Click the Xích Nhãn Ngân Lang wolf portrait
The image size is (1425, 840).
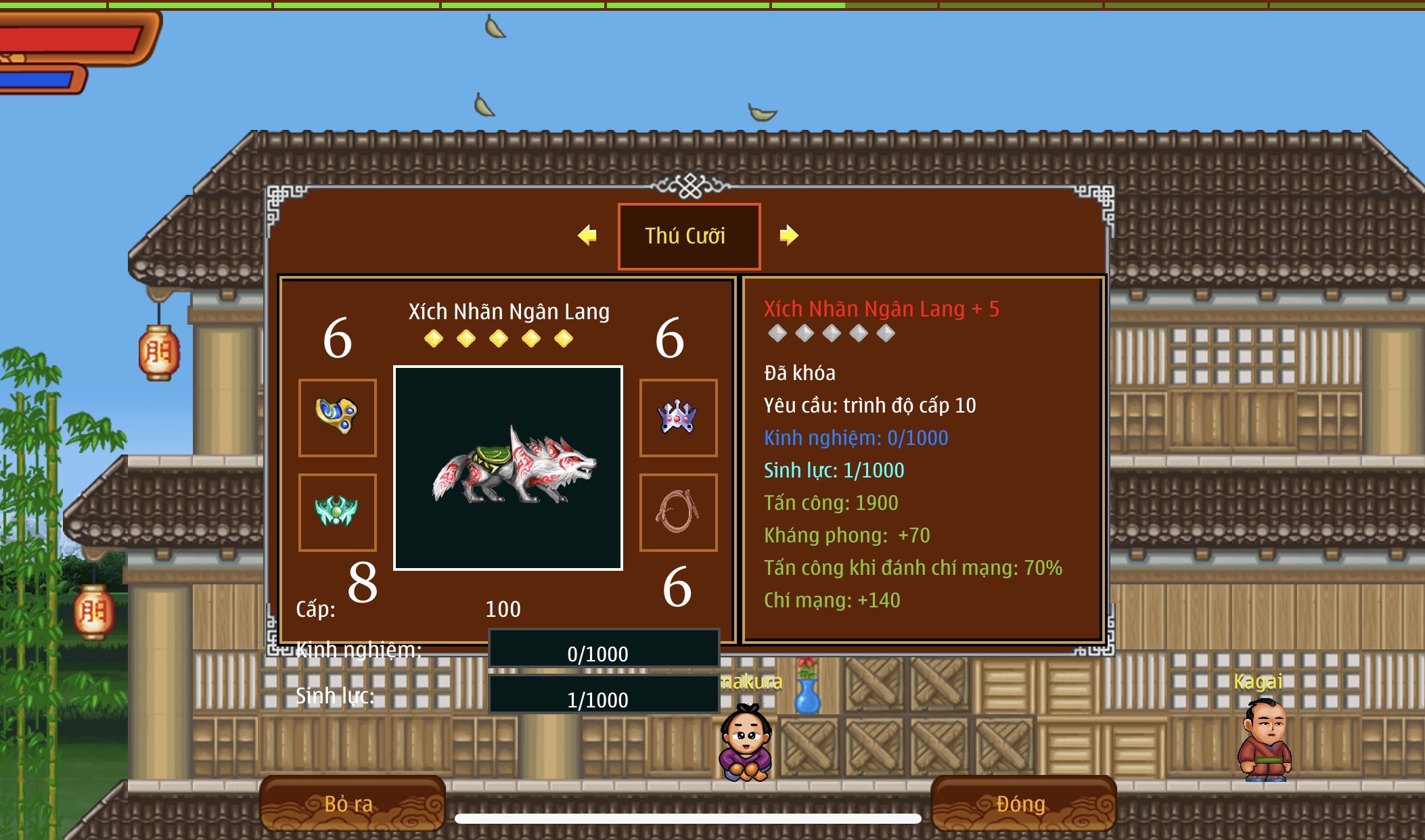click(x=508, y=468)
